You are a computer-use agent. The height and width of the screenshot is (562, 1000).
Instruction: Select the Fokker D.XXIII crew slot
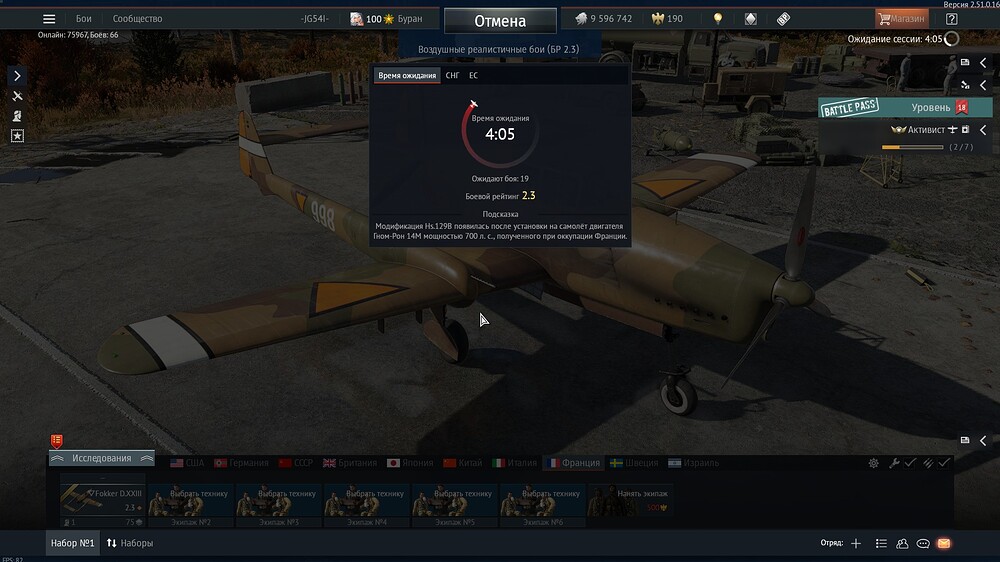pyautogui.click(x=102, y=502)
